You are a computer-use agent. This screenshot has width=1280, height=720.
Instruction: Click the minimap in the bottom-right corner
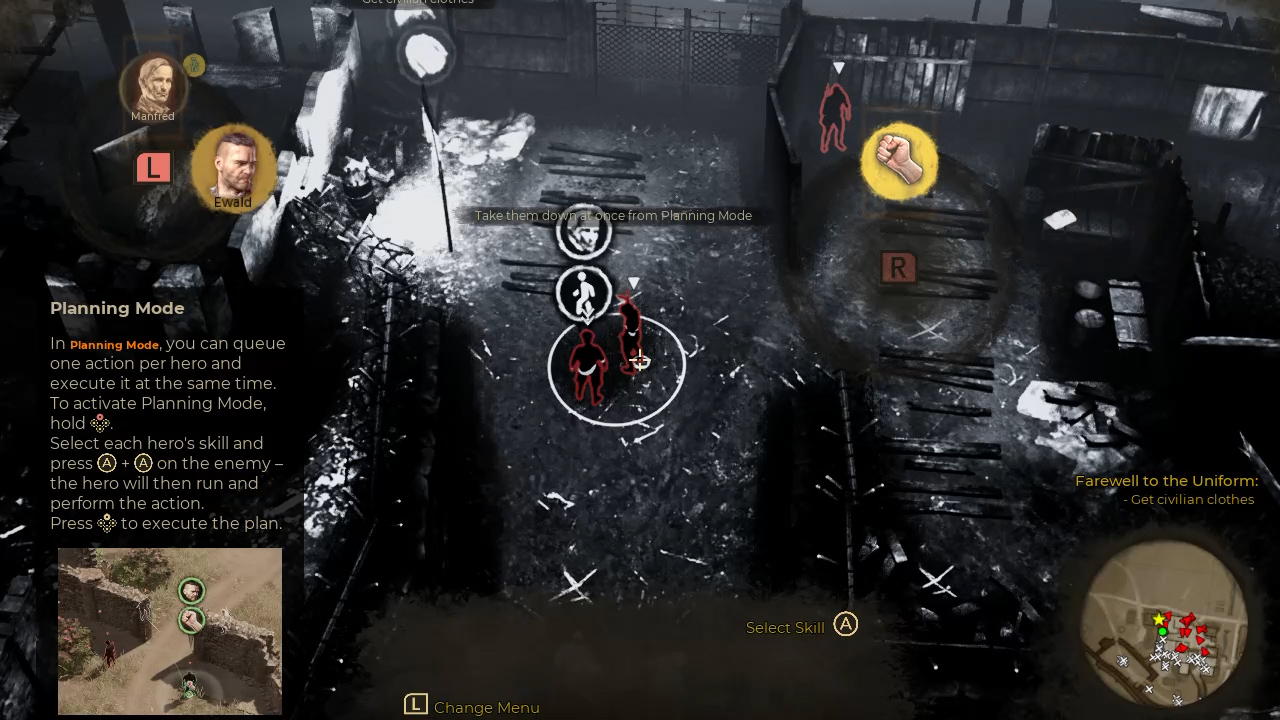[1165, 630]
